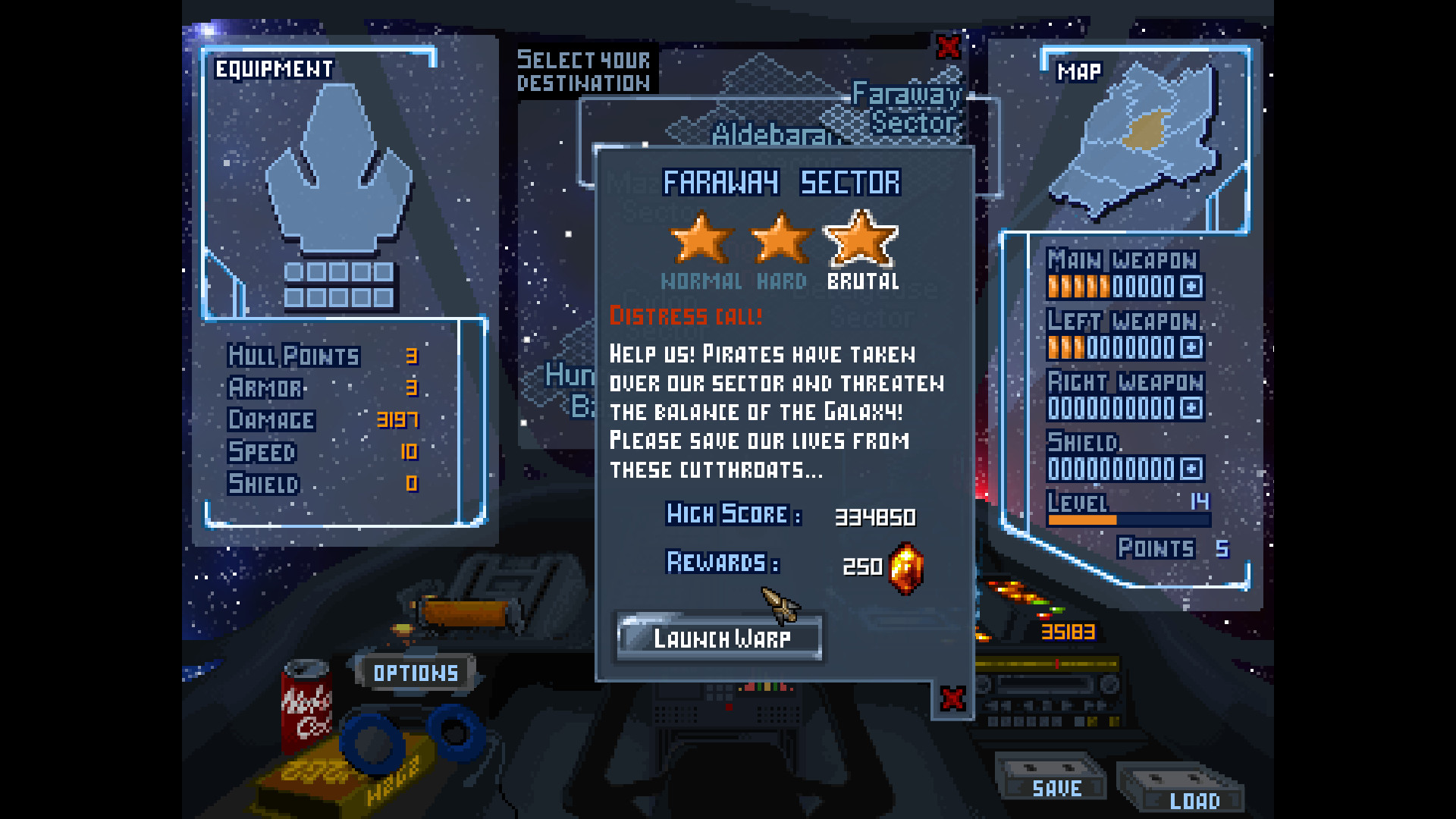1456x819 pixels.
Task: Click the Nuka Cola can on the dashboard
Action: click(306, 705)
